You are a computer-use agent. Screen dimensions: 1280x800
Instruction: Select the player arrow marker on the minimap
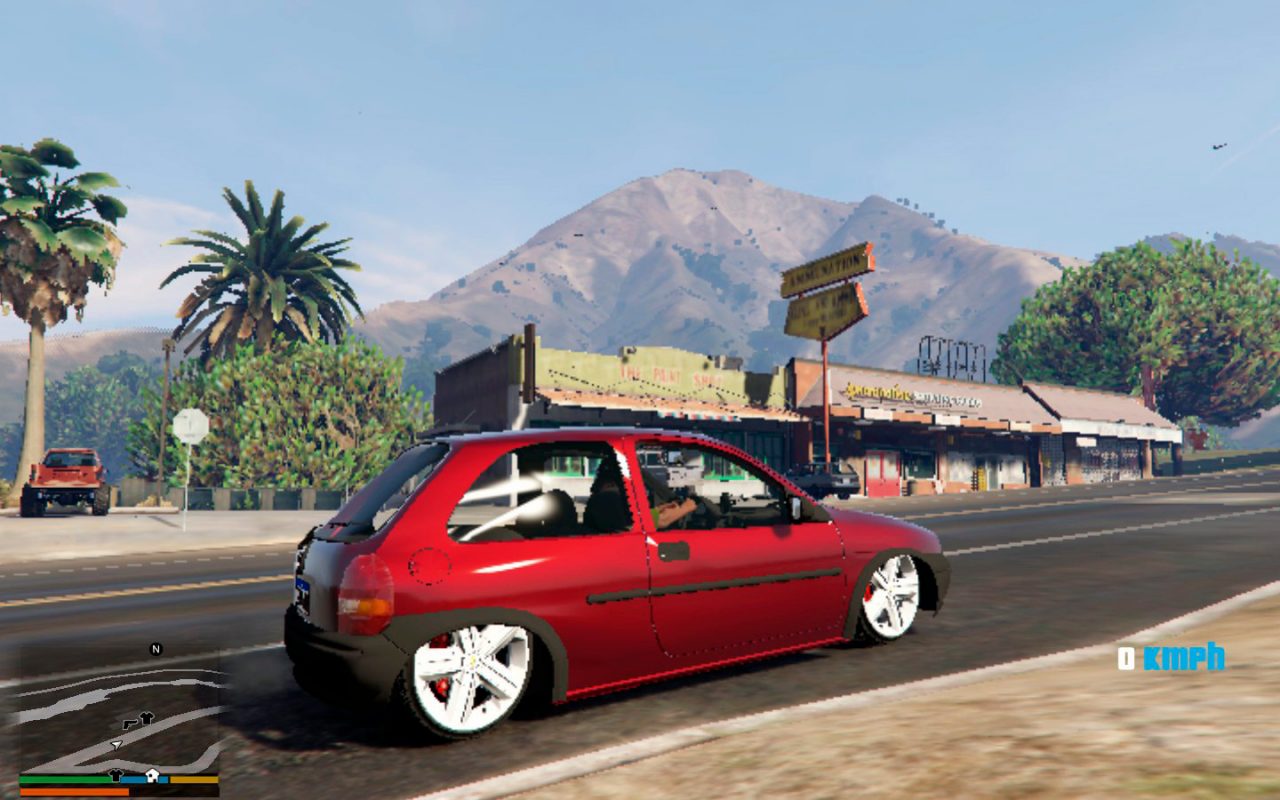(116, 745)
